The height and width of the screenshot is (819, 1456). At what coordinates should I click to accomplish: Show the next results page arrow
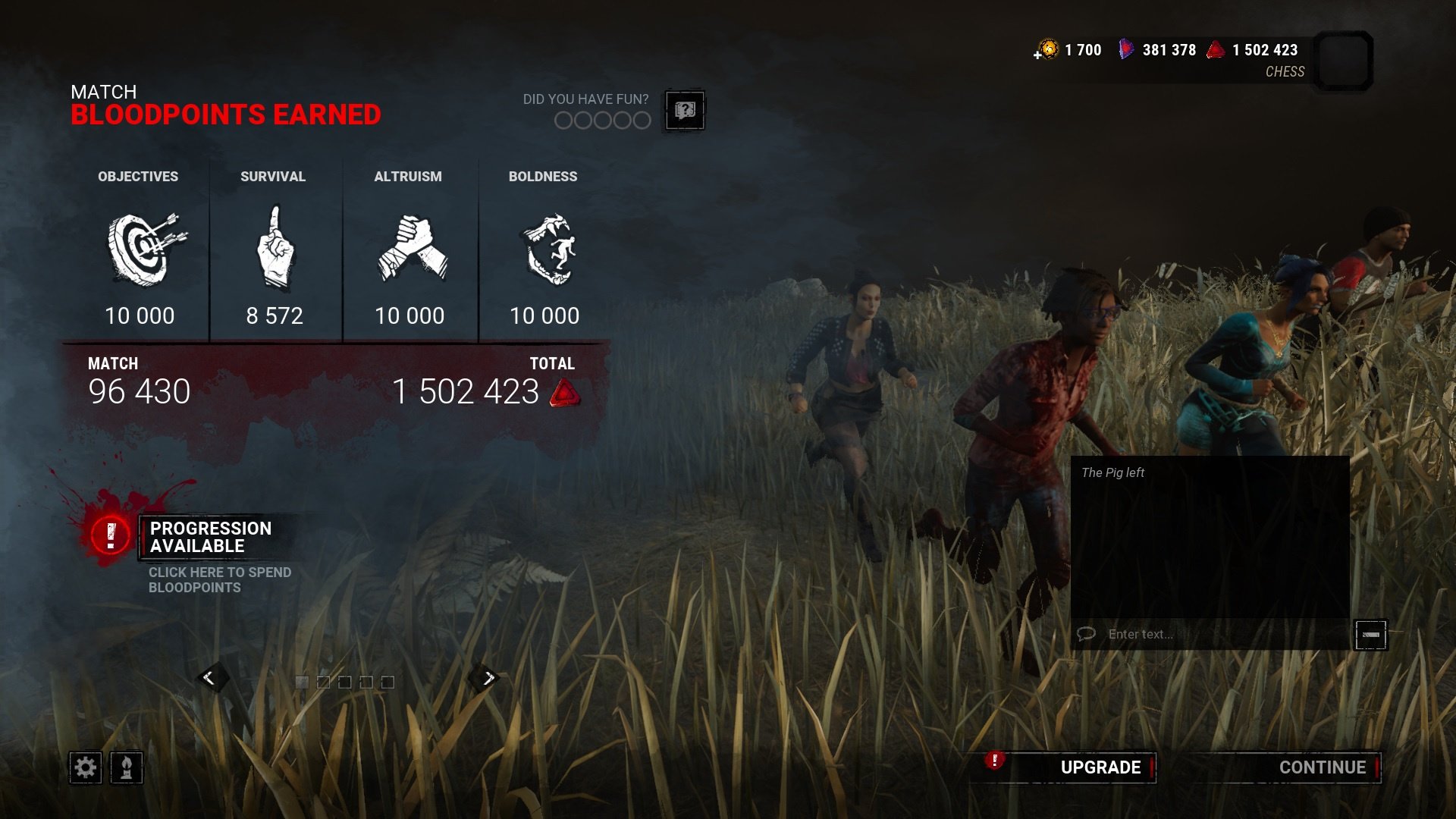tap(488, 678)
